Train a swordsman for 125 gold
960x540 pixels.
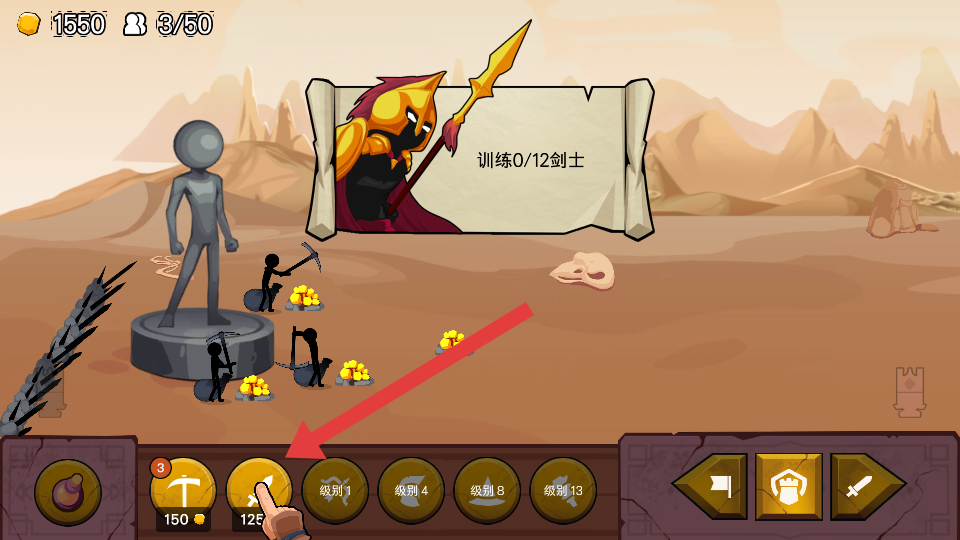[x=258, y=488]
